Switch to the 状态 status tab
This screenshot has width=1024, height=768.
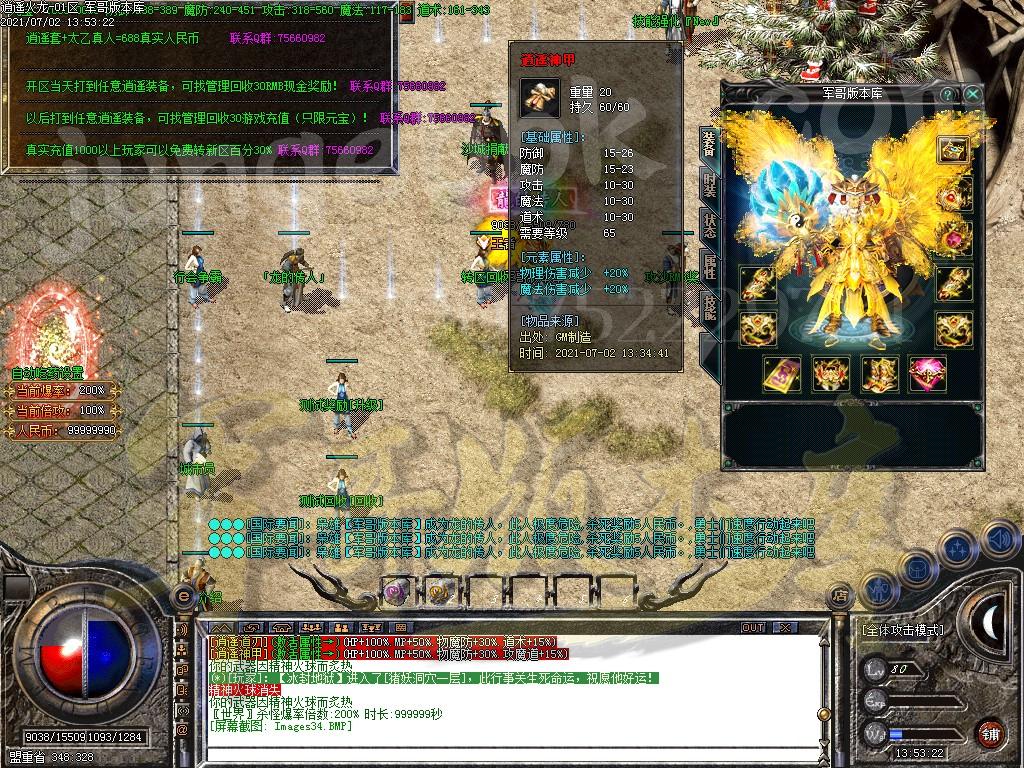(x=708, y=226)
